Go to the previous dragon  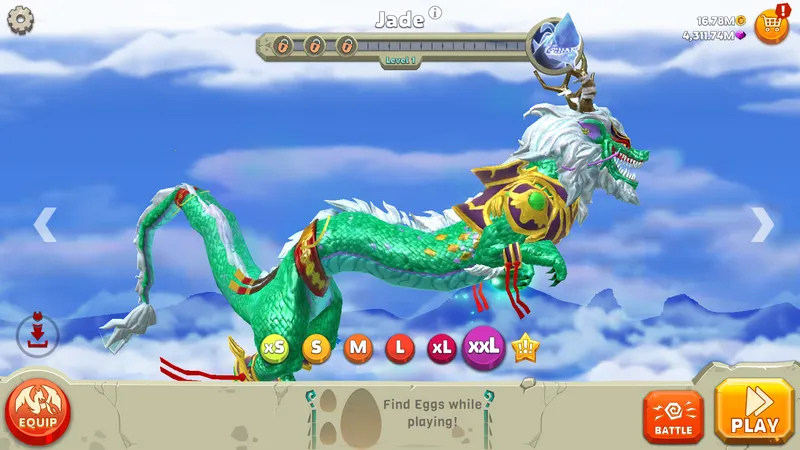coord(44,225)
